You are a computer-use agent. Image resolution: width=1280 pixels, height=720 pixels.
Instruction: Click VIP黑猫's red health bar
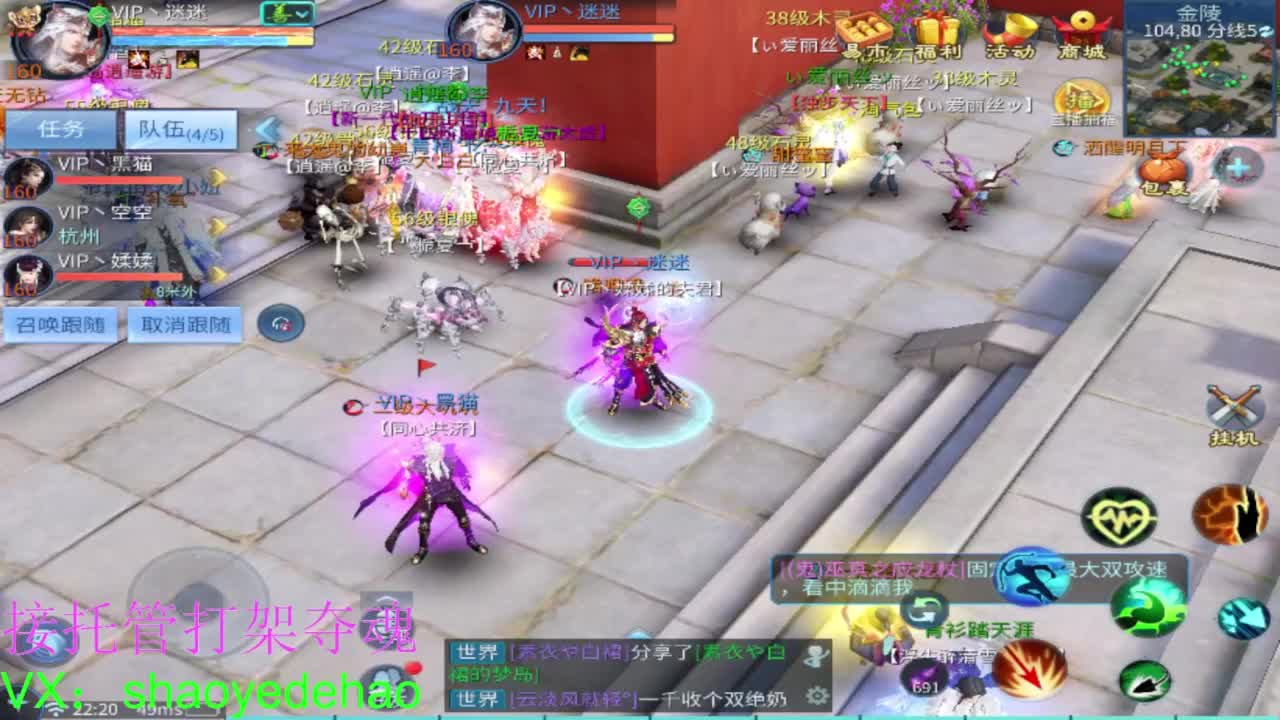[120, 180]
